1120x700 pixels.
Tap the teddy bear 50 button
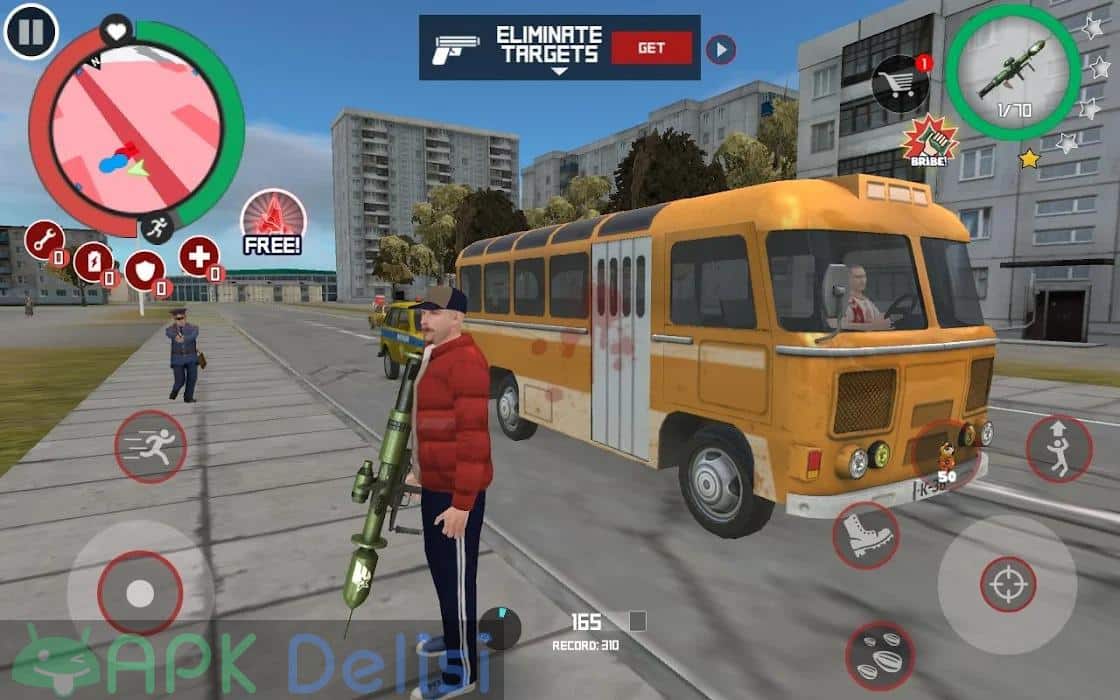point(943,455)
